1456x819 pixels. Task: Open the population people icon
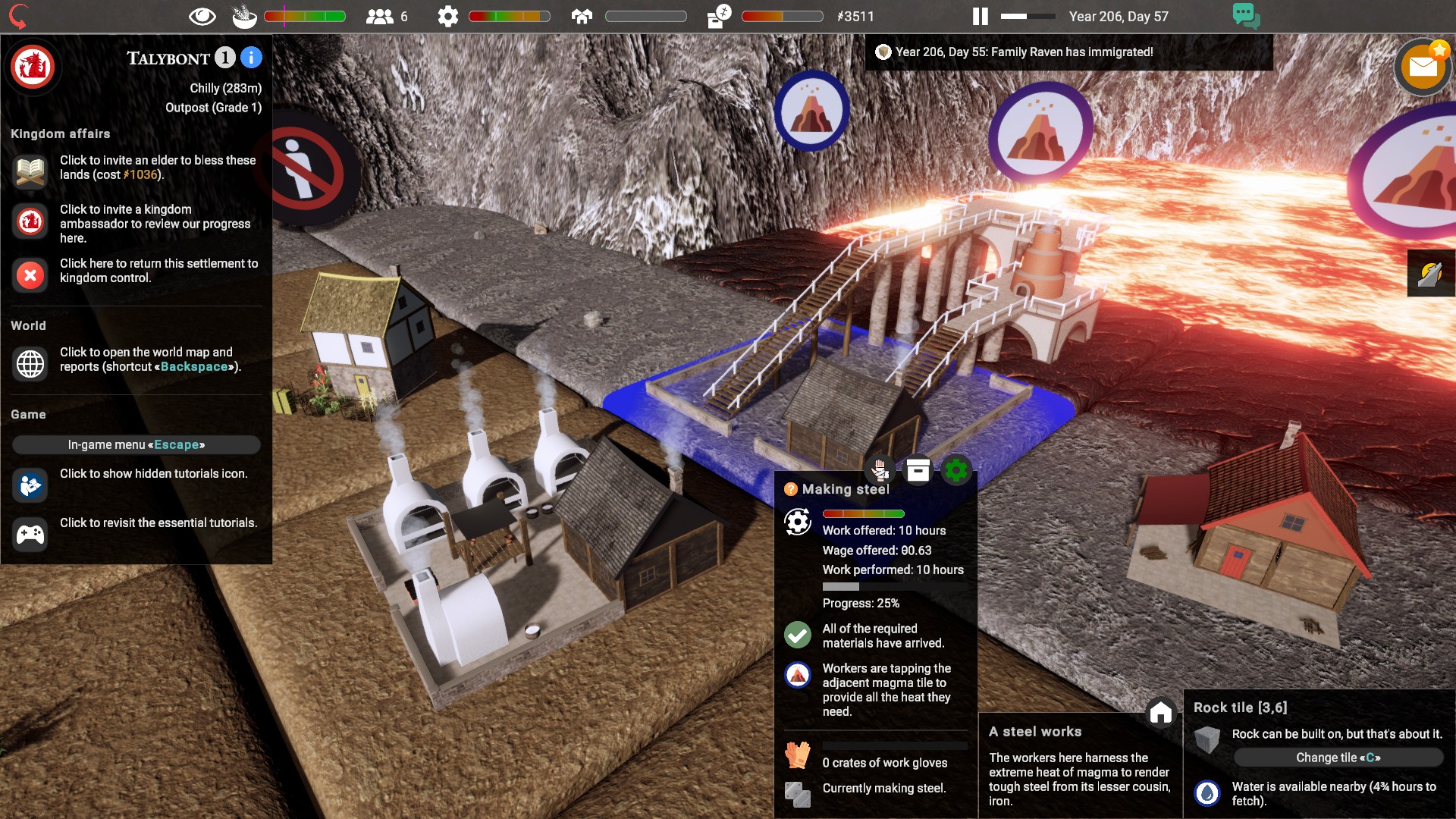[379, 17]
